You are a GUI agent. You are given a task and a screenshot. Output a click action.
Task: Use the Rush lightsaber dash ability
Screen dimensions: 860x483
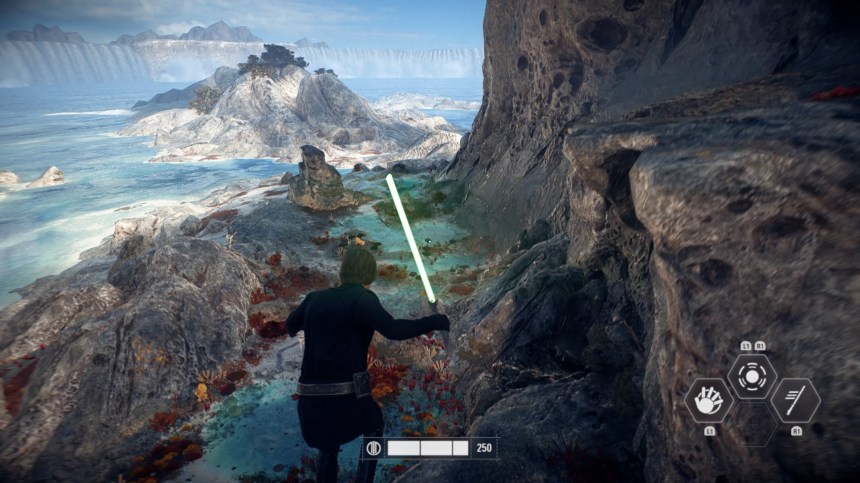point(795,400)
